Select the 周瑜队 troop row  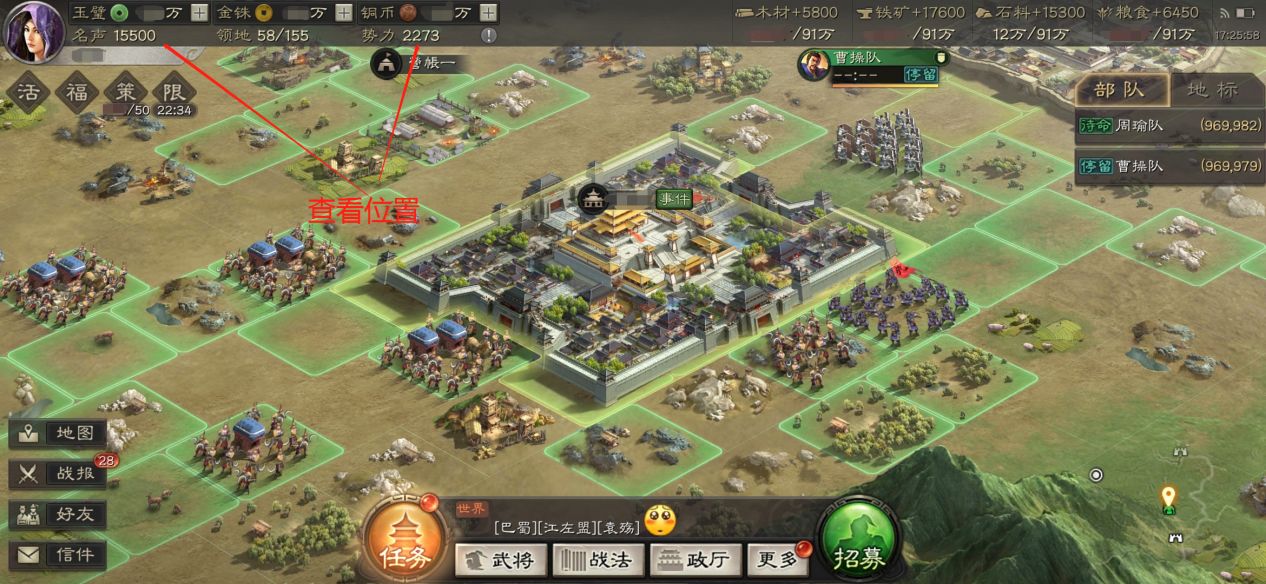coord(1168,125)
